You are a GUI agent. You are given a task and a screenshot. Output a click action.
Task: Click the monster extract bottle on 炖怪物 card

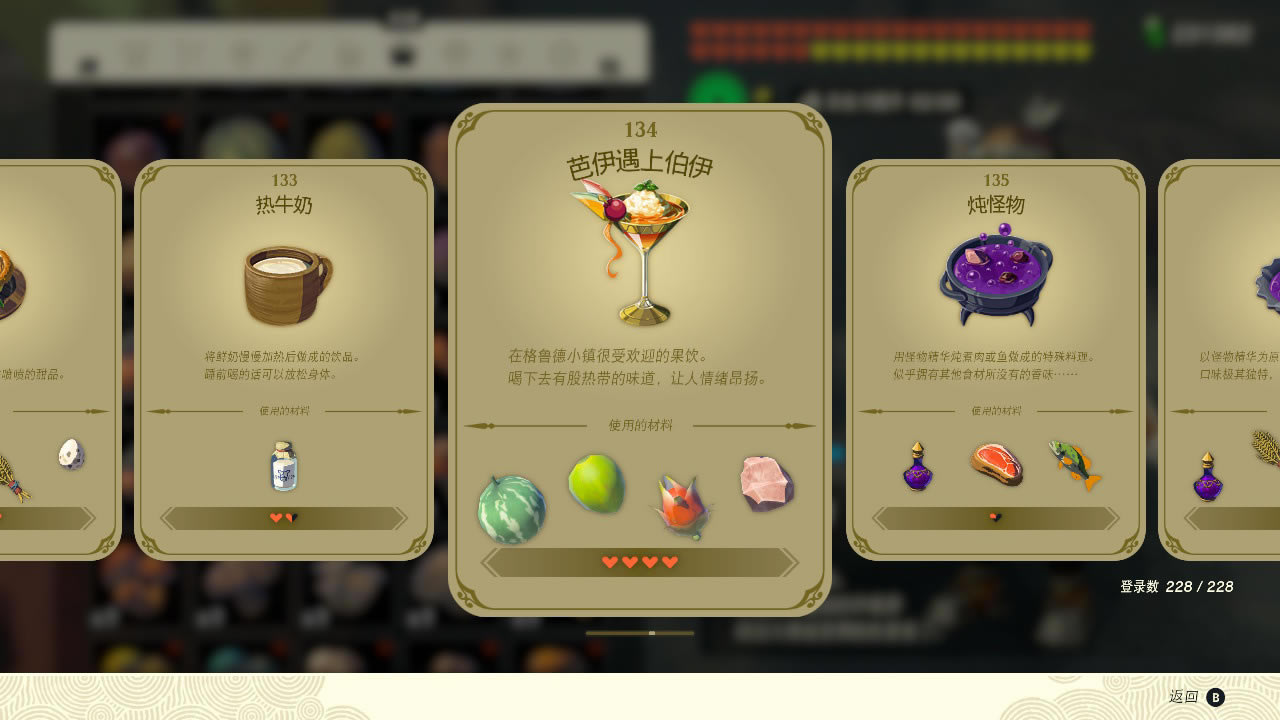917,467
